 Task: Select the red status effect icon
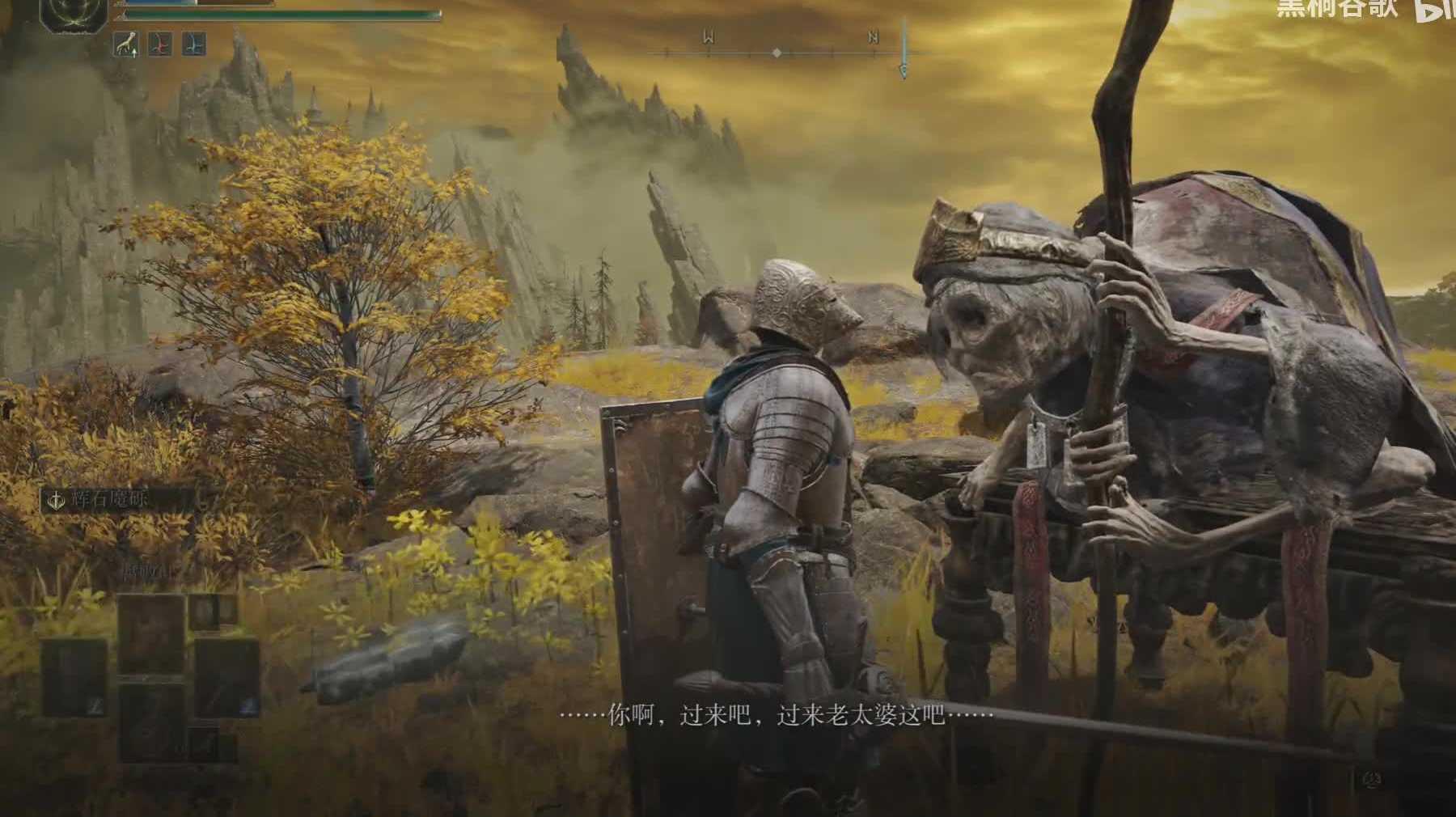coord(159,44)
